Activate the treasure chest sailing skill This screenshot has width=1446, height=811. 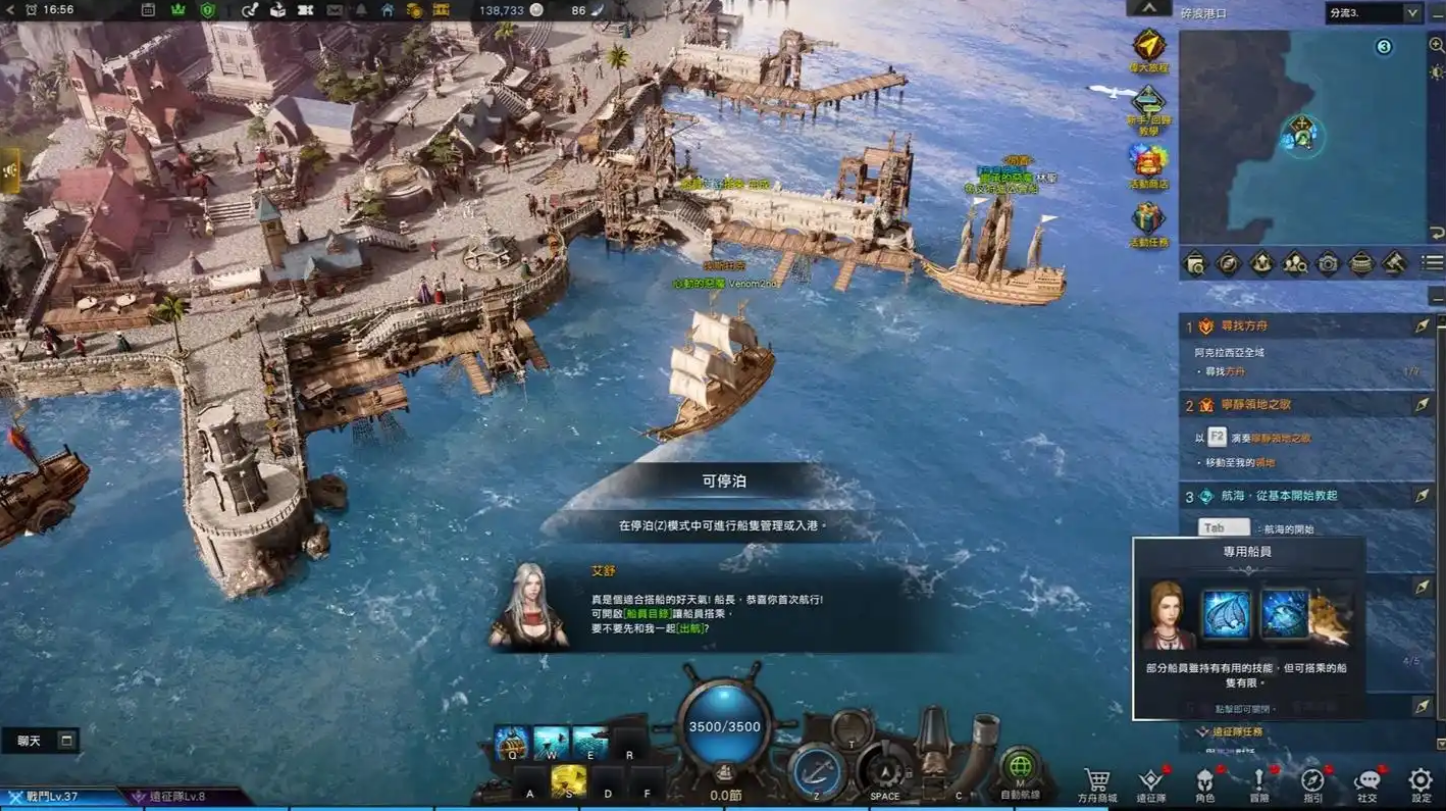512,743
